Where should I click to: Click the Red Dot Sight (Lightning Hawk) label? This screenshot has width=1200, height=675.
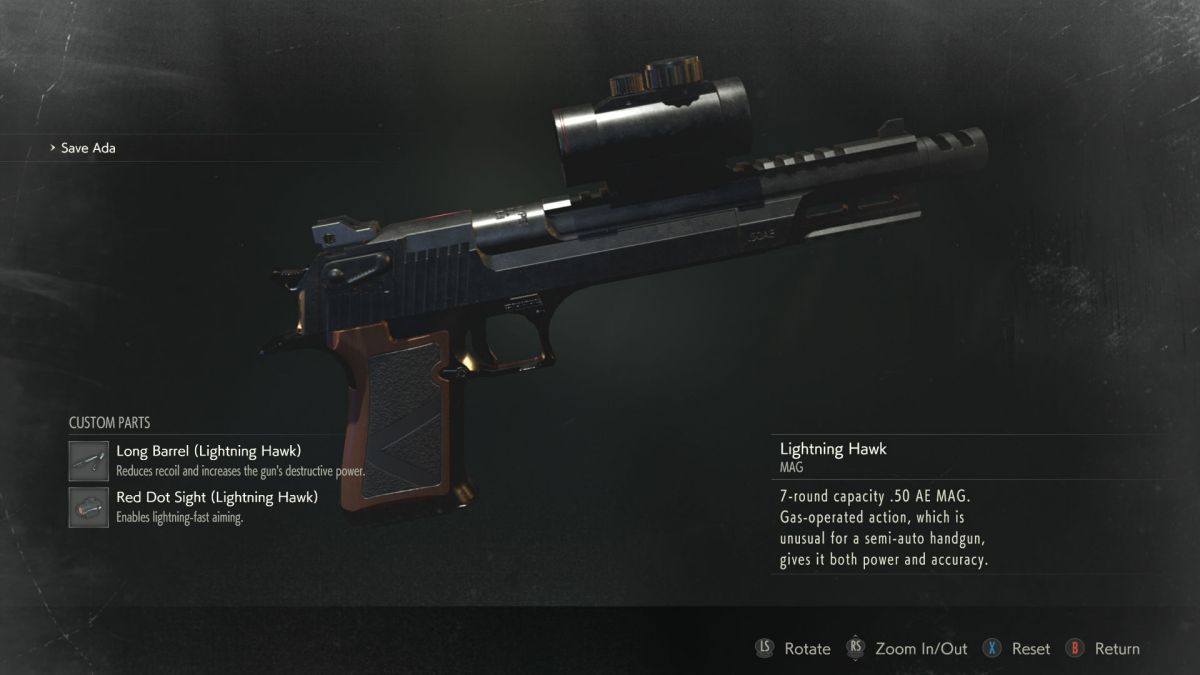tap(217, 497)
